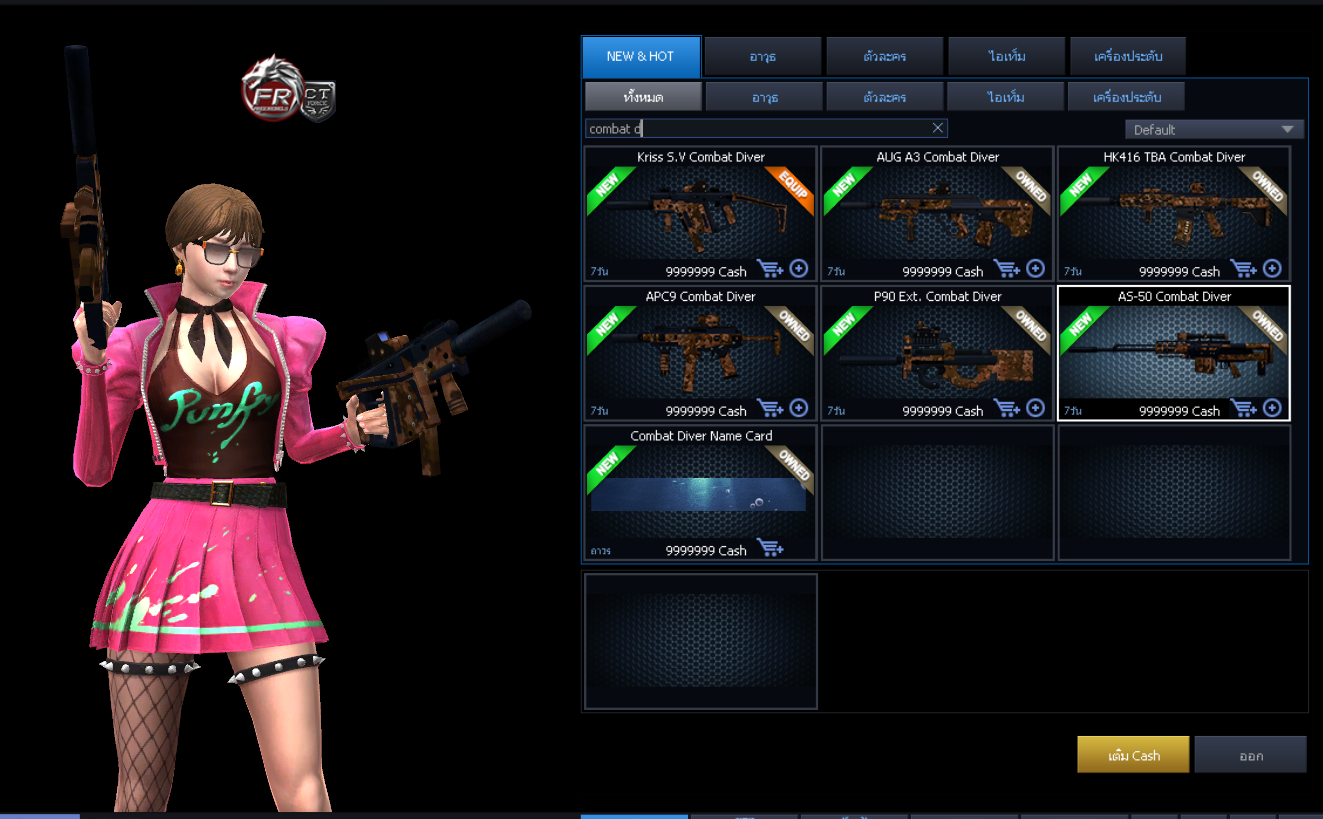Screen dimensions: 1323x819
Task: Click the plus icon on HK416 TBA Combat Diver
Action: 1271,268
